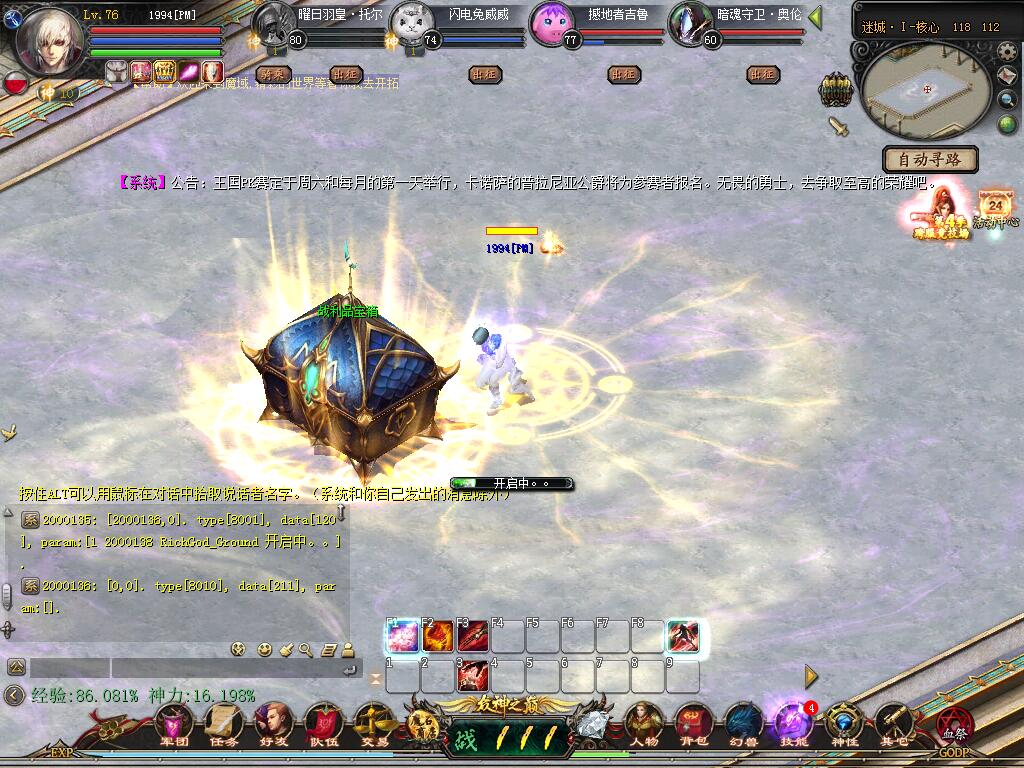Select the player character portrait

[x=49, y=41]
